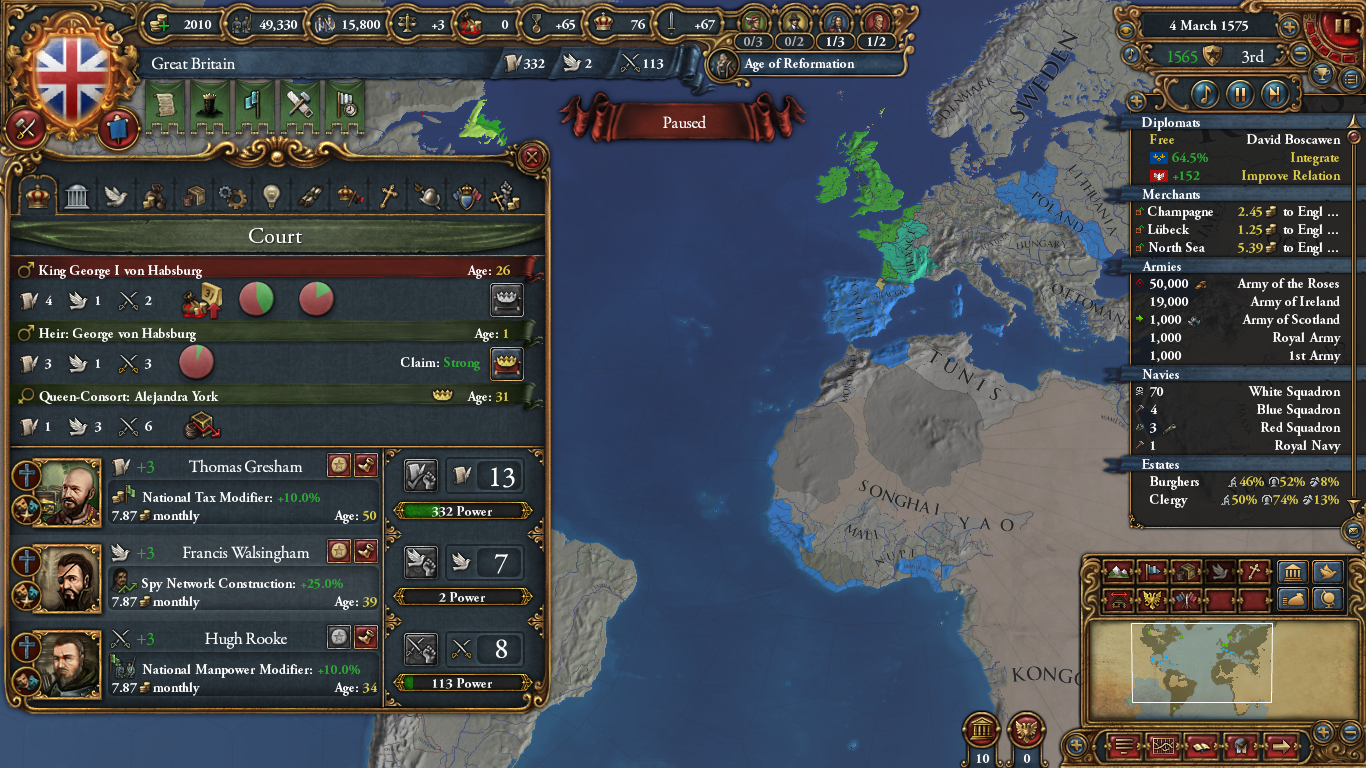Open the Diplomacy tab with the dove icon
1366x768 pixels.
[x=116, y=196]
